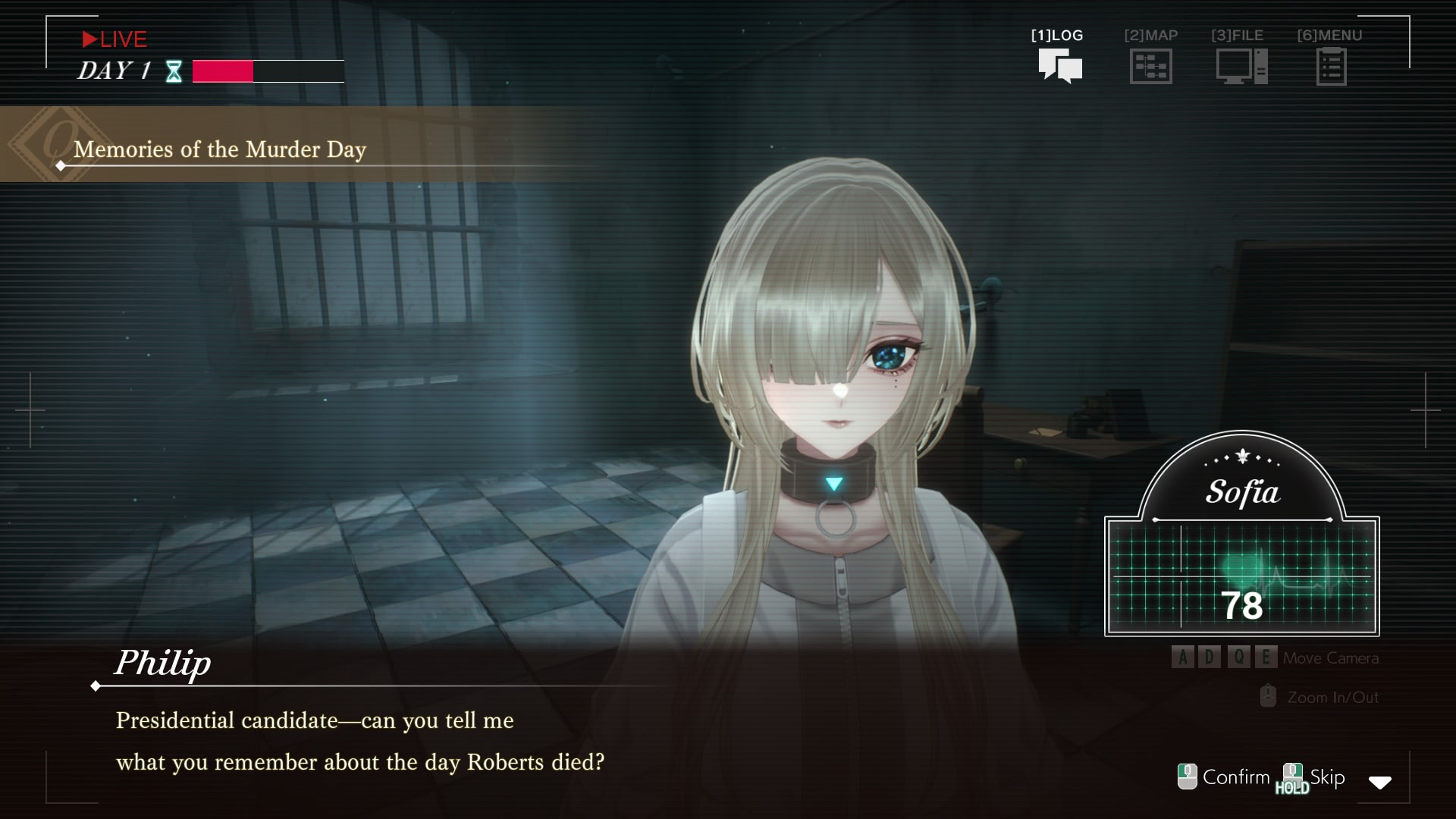
Task: Open the LOG speech bubble icon
Action: coord(1059,66)
